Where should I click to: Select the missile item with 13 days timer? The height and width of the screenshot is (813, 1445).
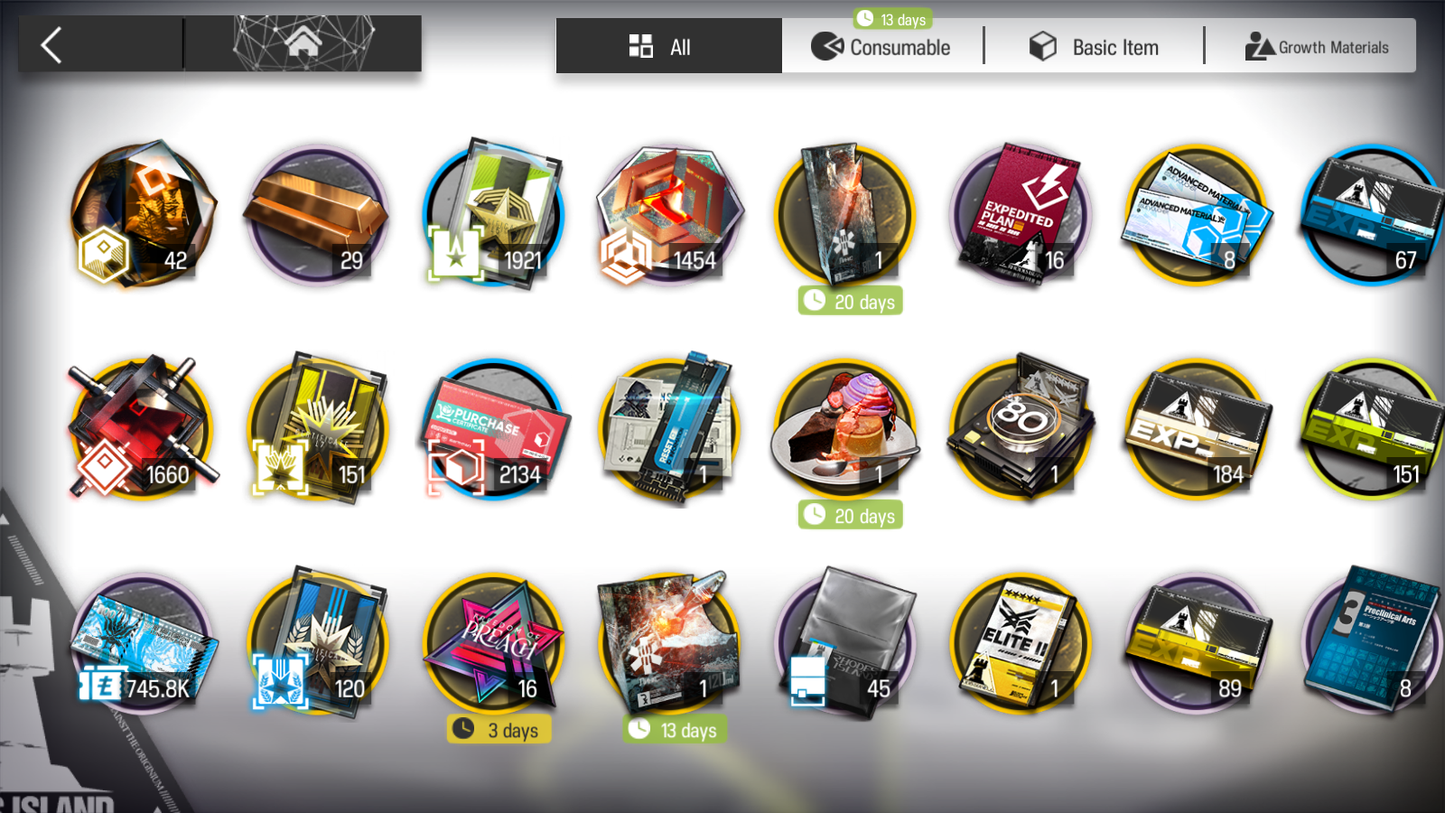click(668, 642)
